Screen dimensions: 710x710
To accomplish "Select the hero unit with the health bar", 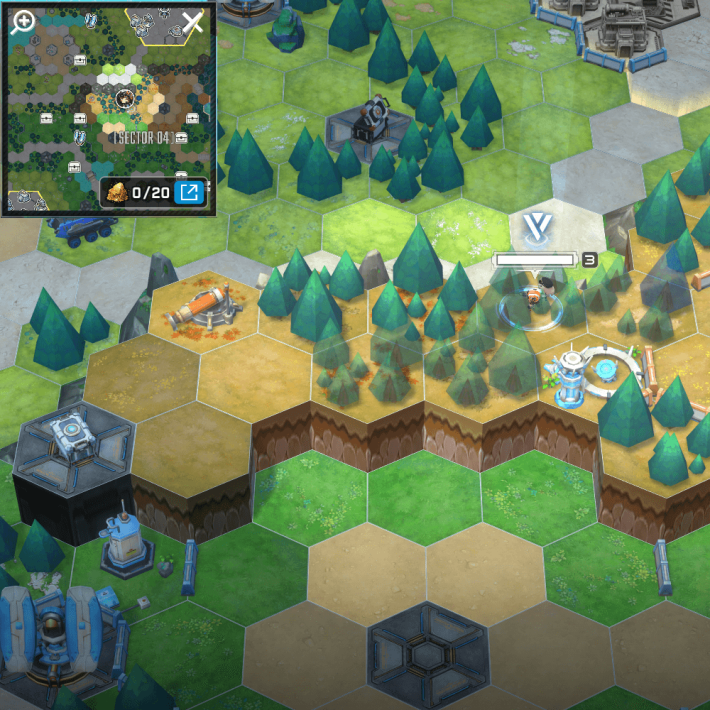I will [535, 297].
